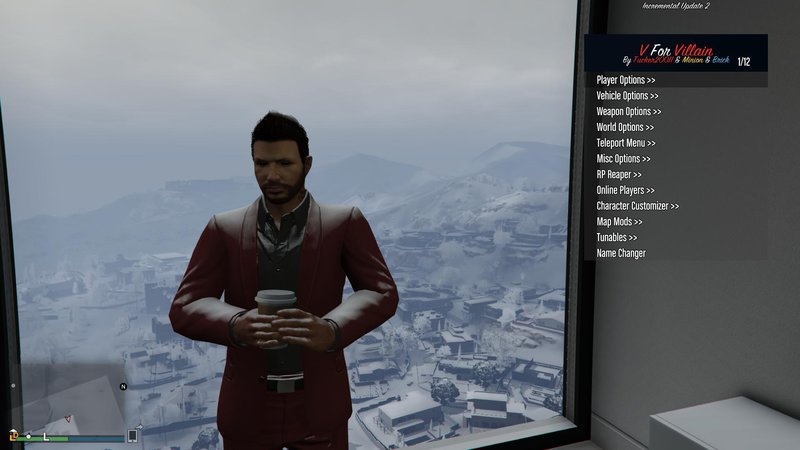Viewport: 800px width, 450px height.
Task: Open the Weapon Options list
Action: pyautogui.click(x=628, y=112)
